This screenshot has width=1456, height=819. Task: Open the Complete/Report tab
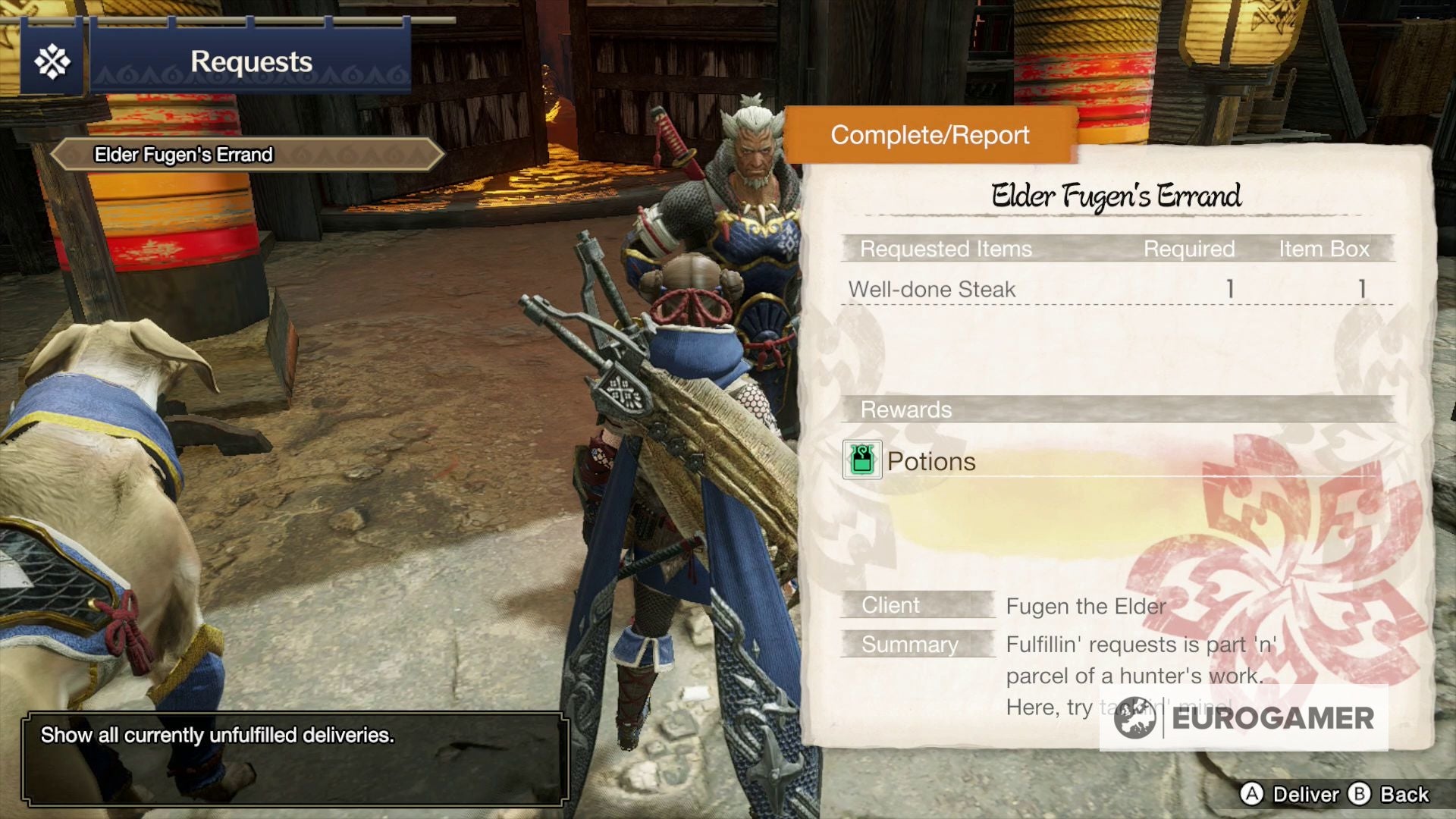tap(930, 135)
